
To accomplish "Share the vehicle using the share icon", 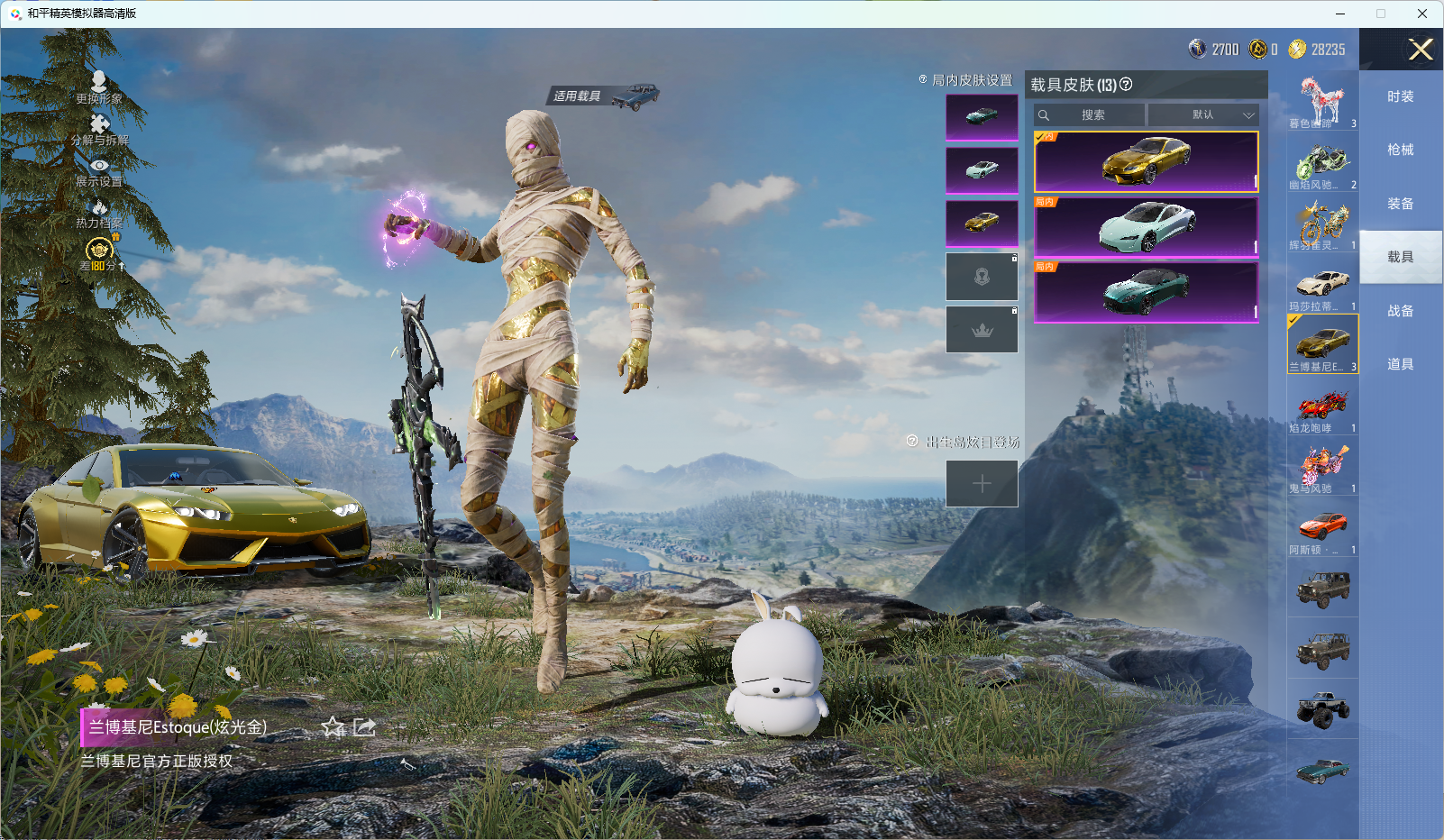I will [x=364, y=727].
